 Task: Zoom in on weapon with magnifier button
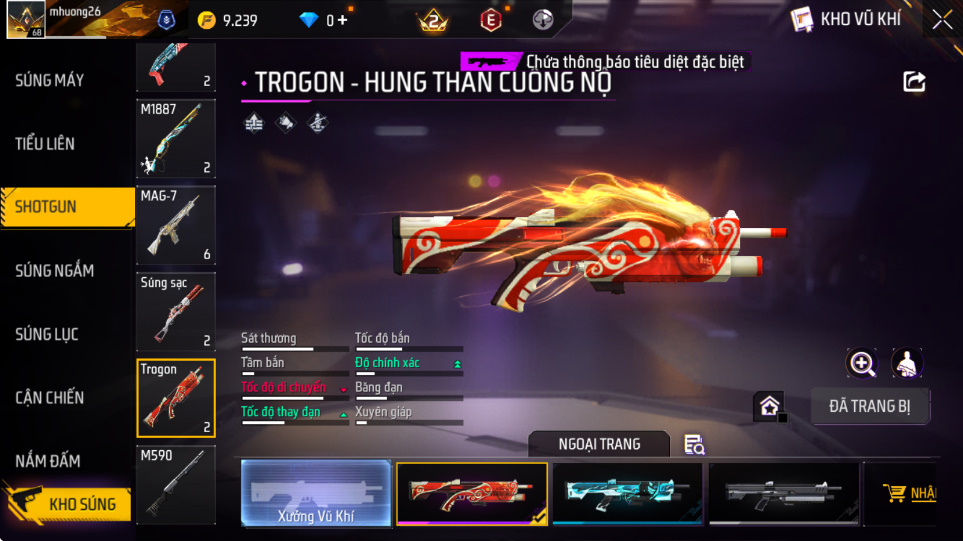point(862,363)
